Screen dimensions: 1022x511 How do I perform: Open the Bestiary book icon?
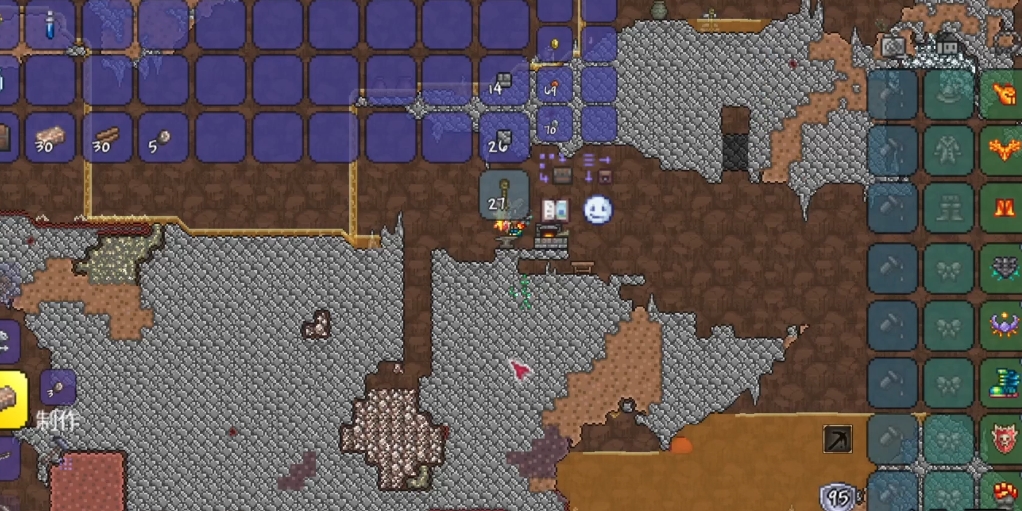pyautogui.click(x=555, y=210)
